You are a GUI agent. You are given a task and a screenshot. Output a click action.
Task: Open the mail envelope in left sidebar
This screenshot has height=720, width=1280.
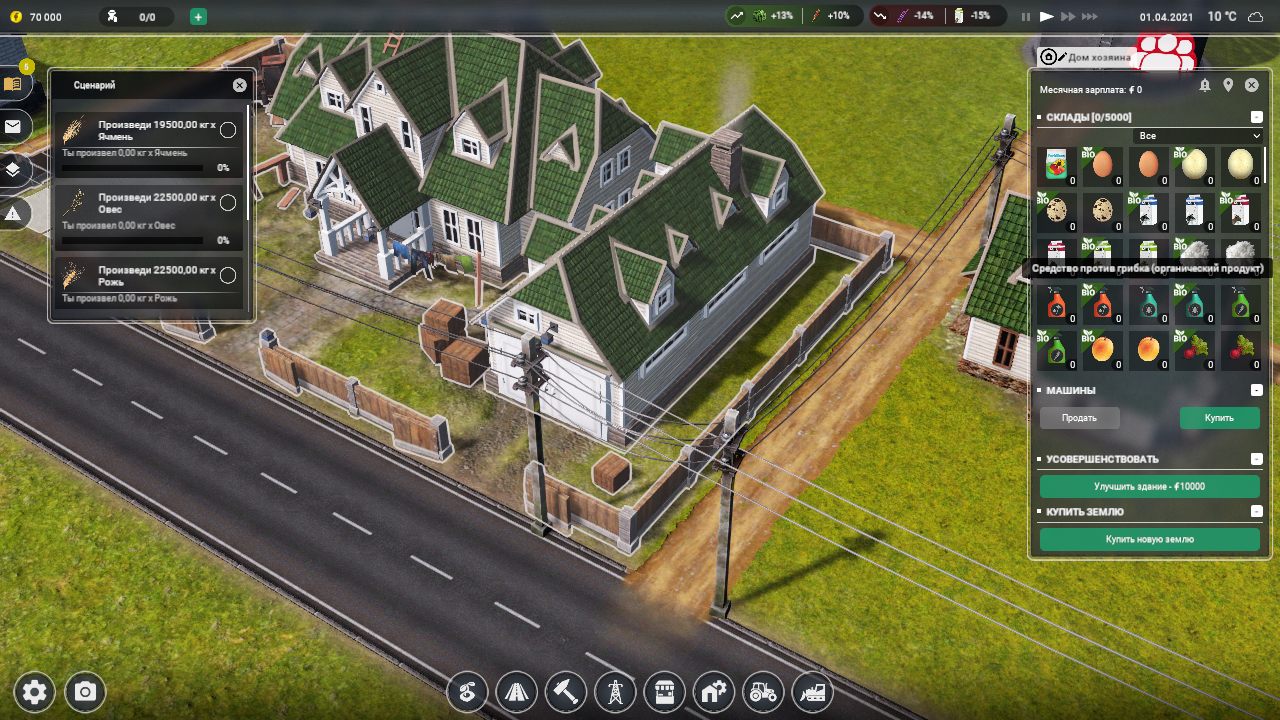(x=13, y=127)
